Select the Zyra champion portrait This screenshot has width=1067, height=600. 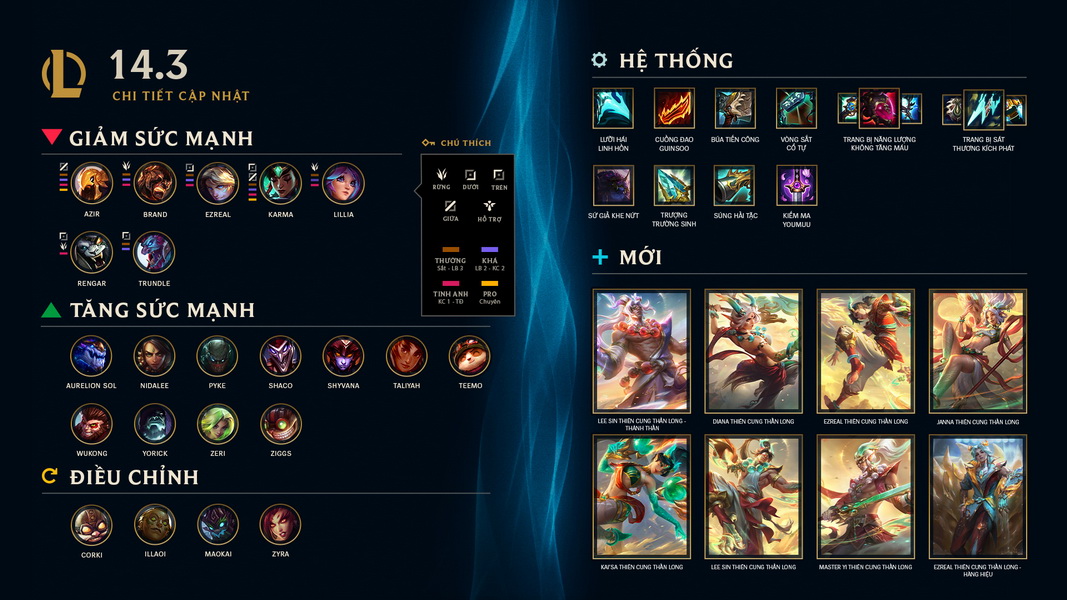(x=280, y=525)
